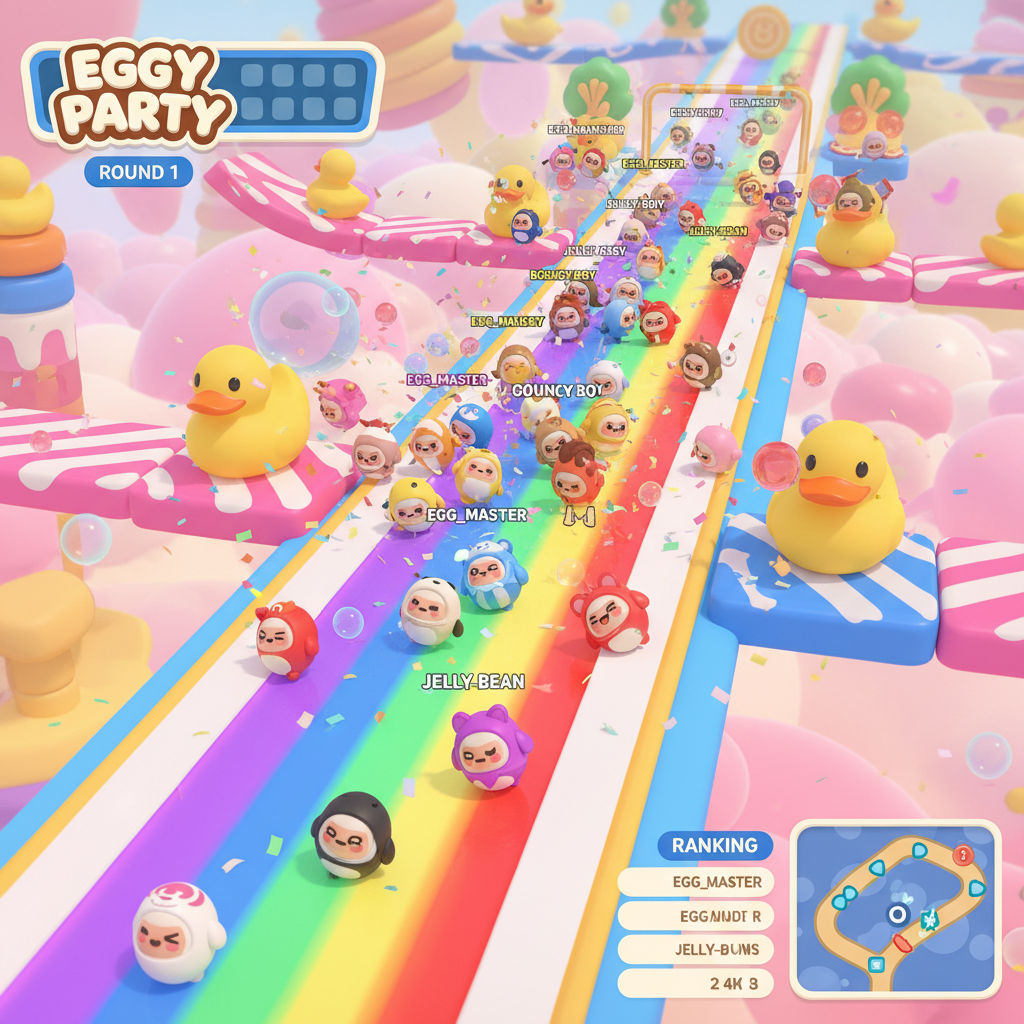This screenshot has height=1024, width=1024.
Task: Click the Round 1 badge
Action: [139, 172]
